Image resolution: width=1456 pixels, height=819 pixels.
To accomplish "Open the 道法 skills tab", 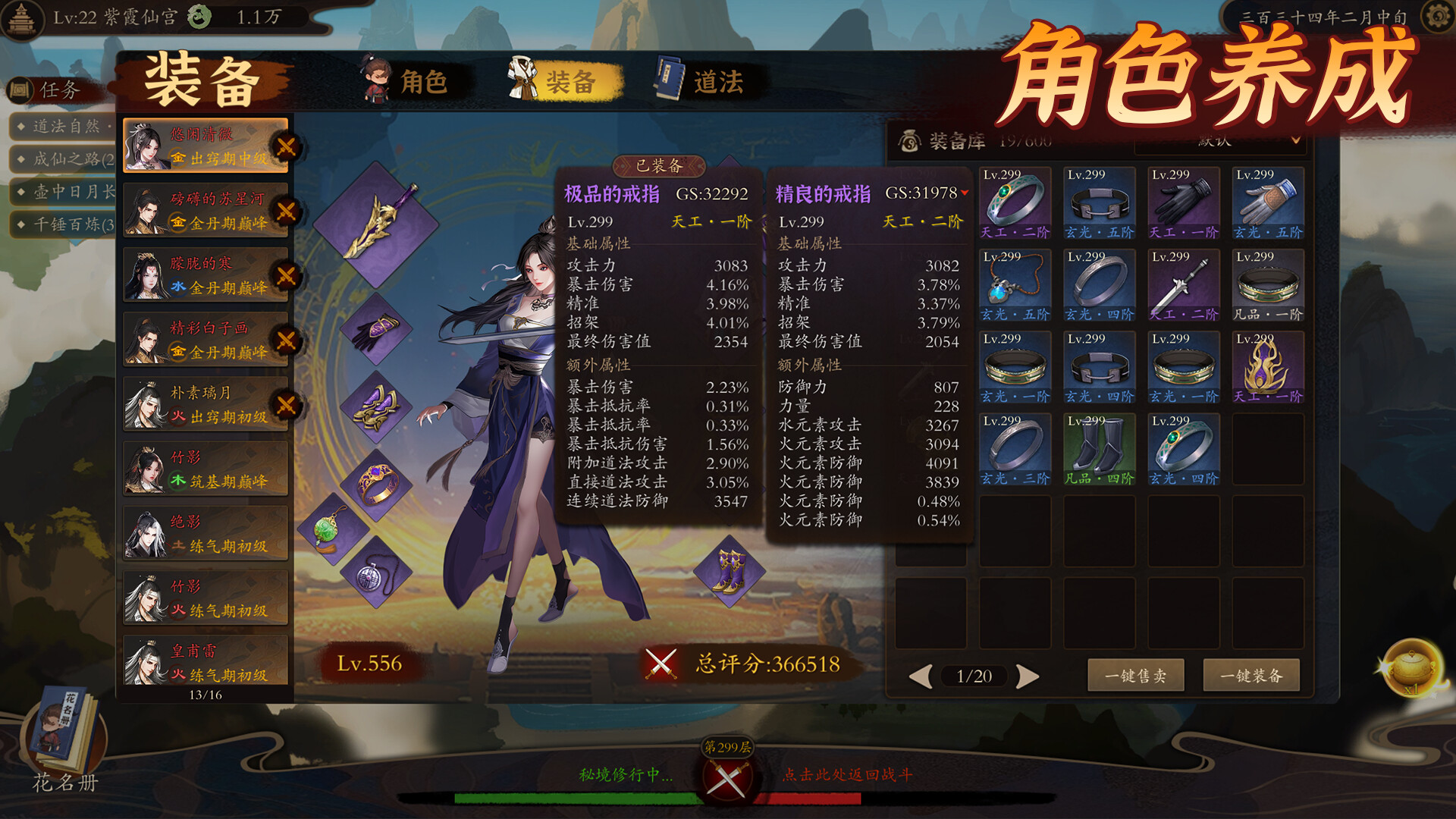I will pyautogui.click(x=701, y=81).
